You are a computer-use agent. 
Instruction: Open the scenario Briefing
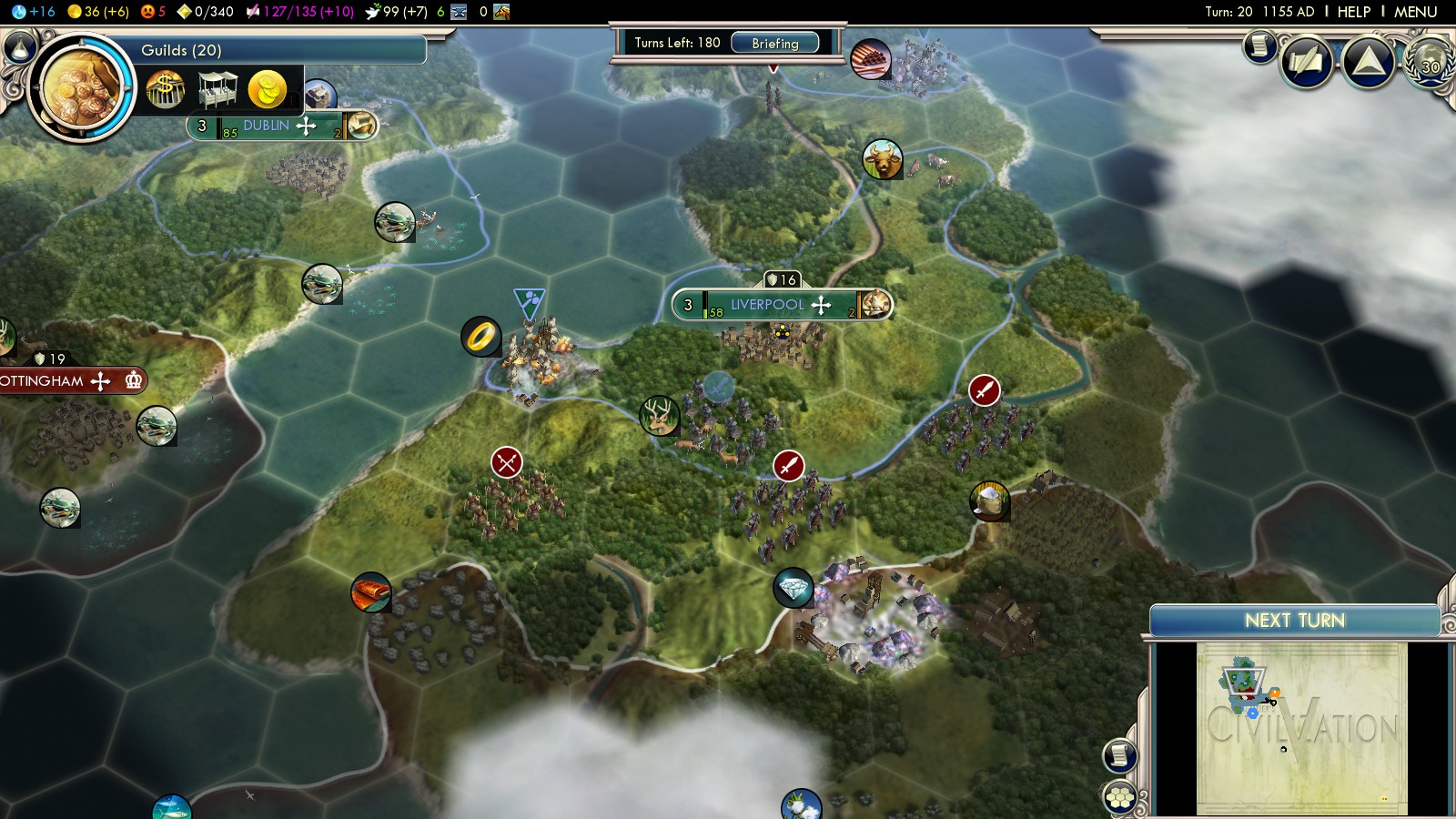tap(774, 43)
